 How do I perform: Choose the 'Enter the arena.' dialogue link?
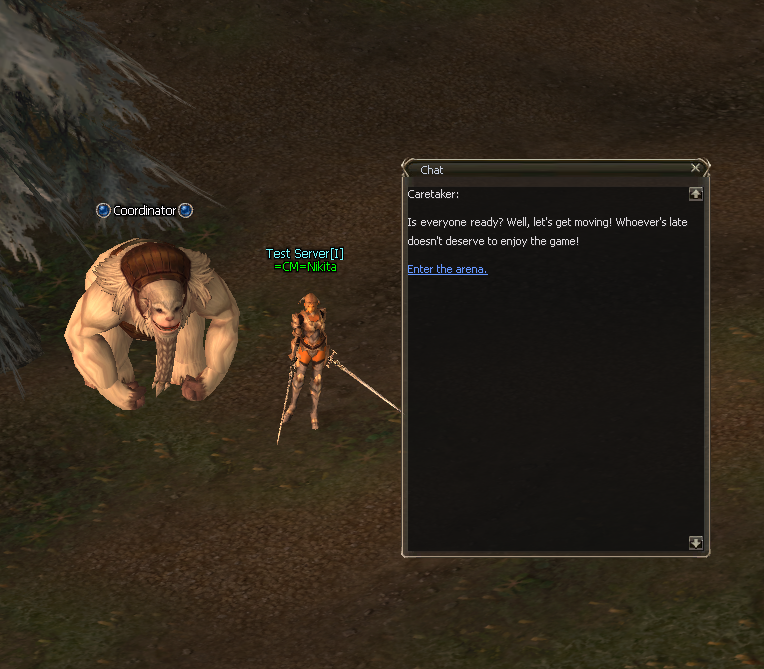[447, 269]
